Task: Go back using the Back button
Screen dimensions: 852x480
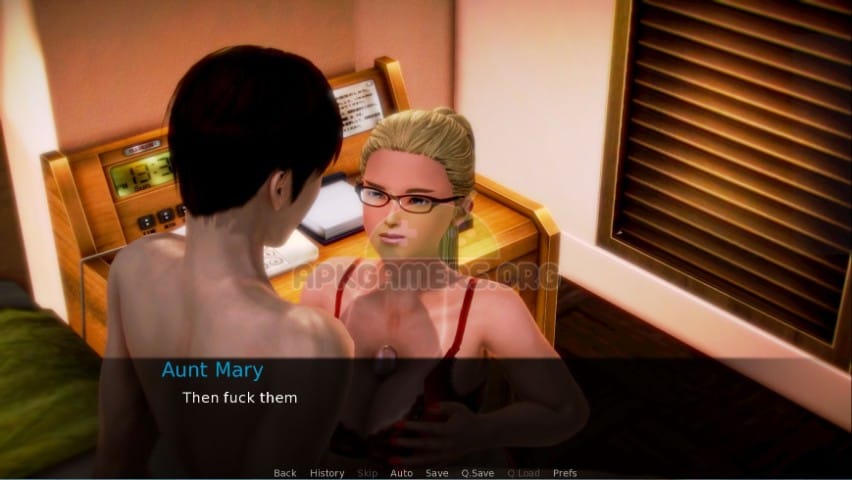Action: point(285,473)
